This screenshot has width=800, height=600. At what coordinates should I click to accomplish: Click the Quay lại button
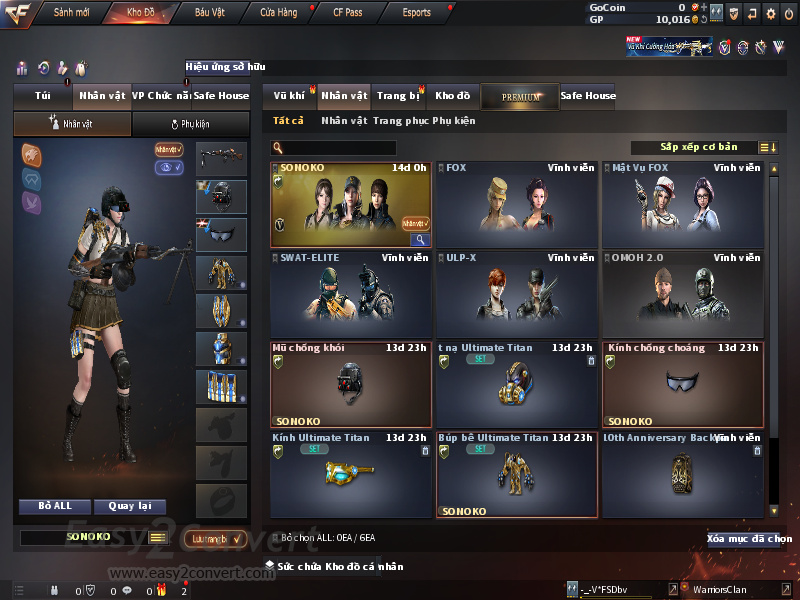coord(129,506)
